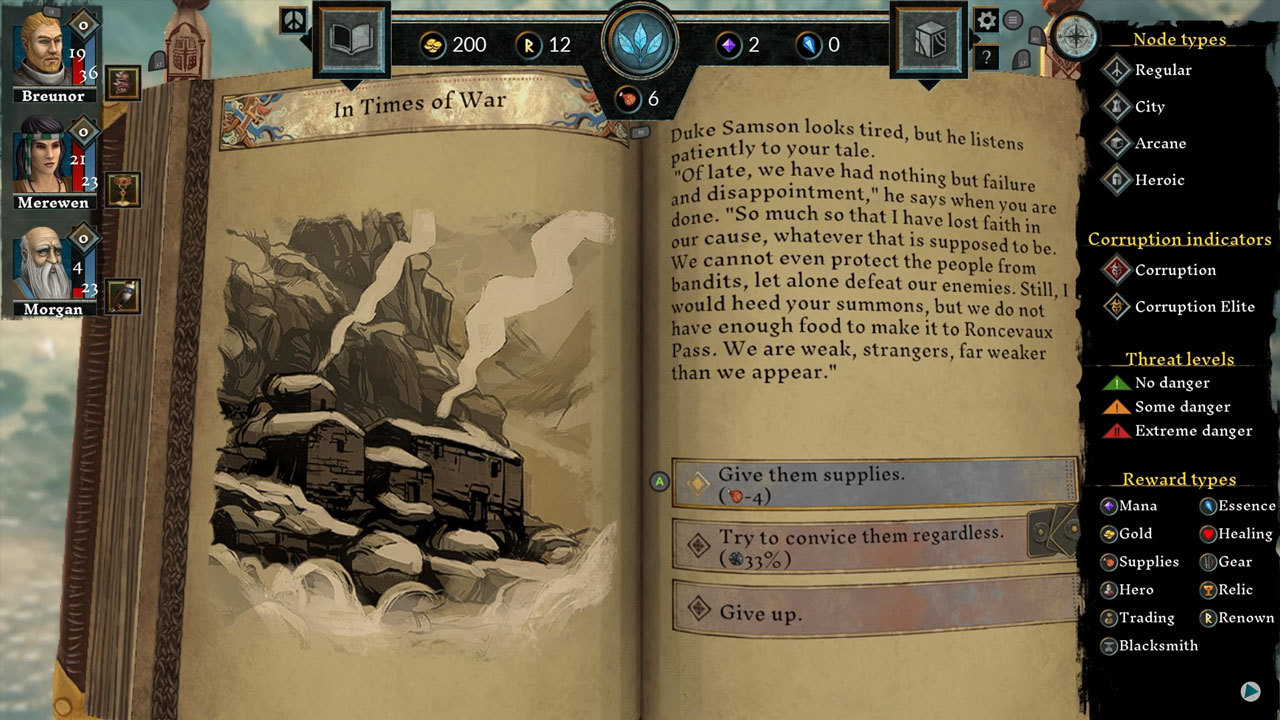Open the item slot beside Morgan

(x=123, y=296)
